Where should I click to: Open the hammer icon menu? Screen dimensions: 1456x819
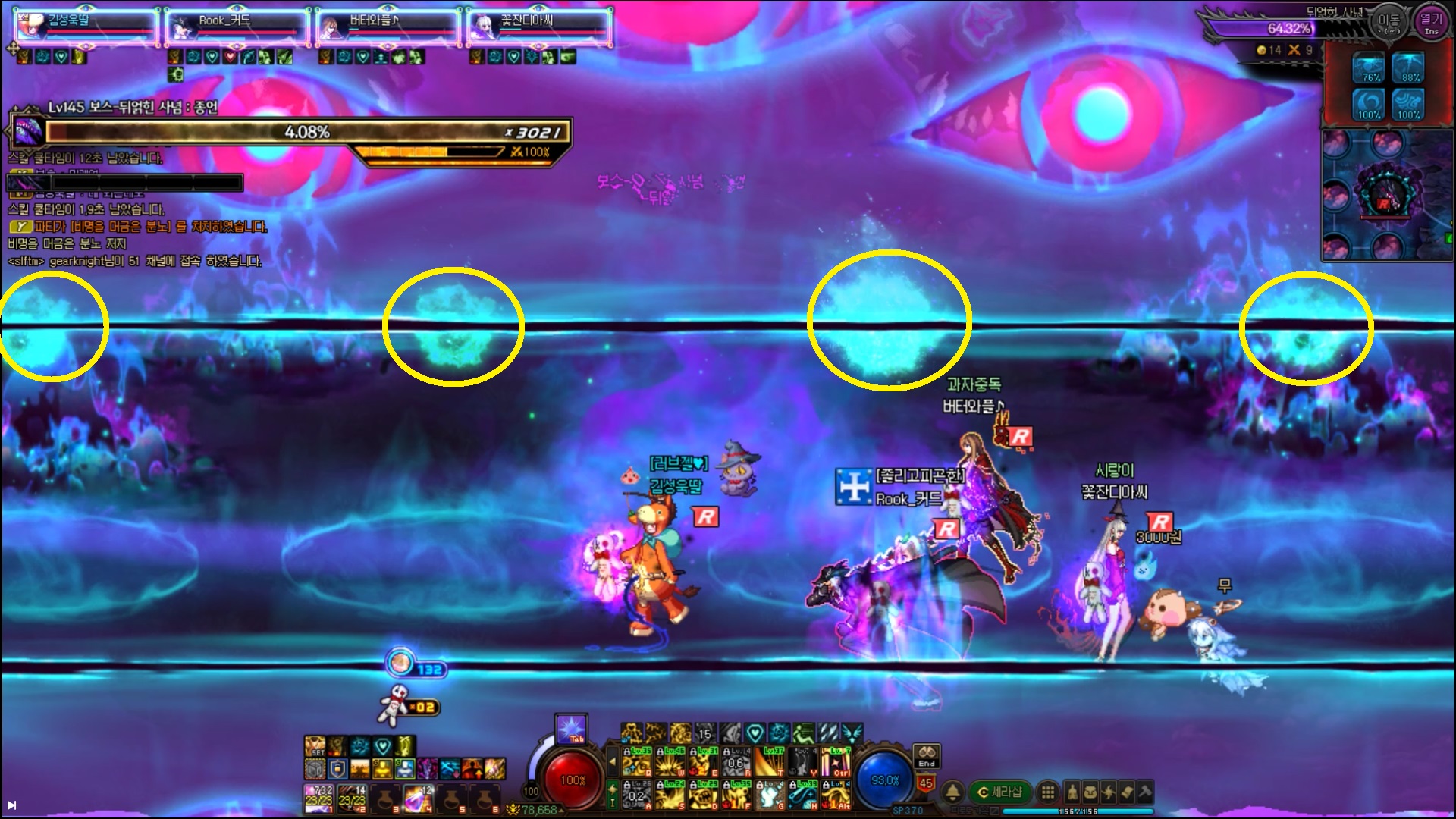tap(1144, 792)
